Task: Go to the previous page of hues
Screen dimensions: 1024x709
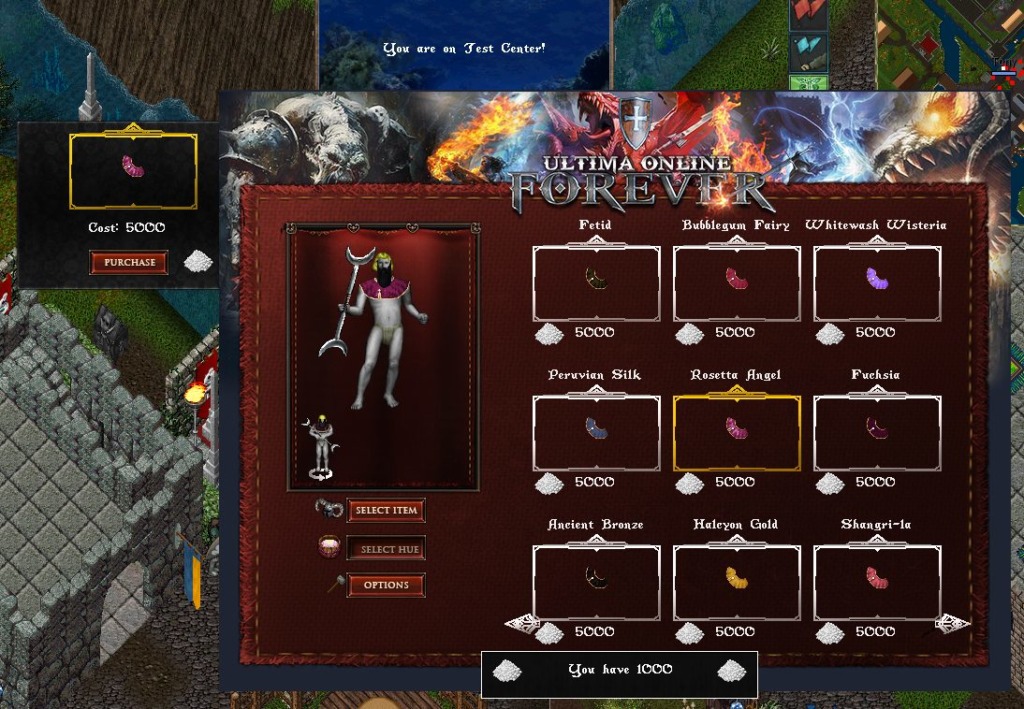Action: (522, 624)
